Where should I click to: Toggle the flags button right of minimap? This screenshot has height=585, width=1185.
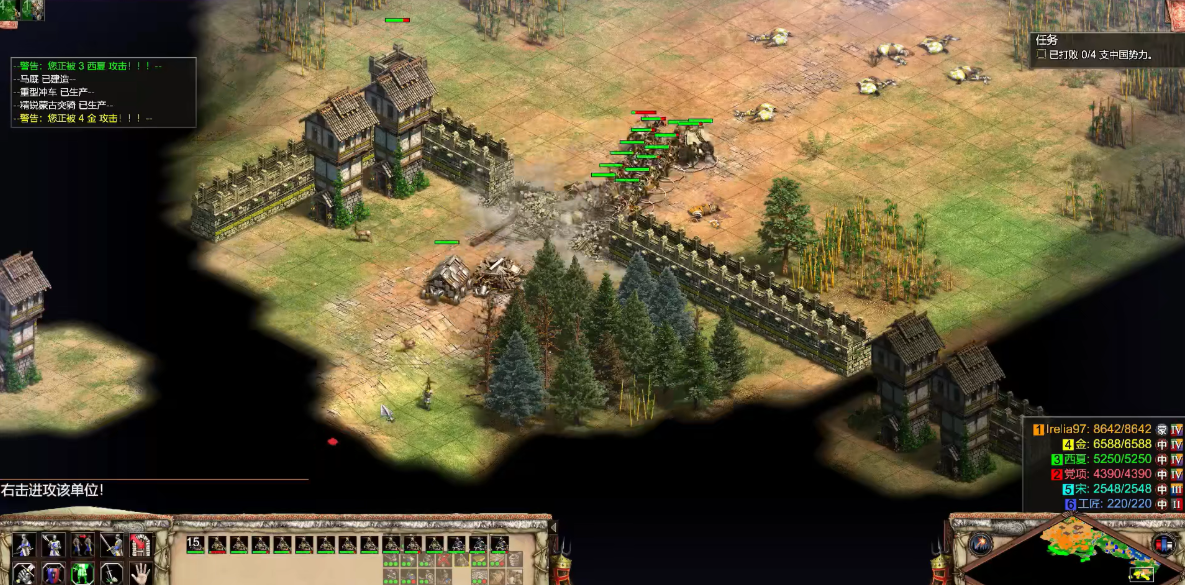(x=1162, y=544)
